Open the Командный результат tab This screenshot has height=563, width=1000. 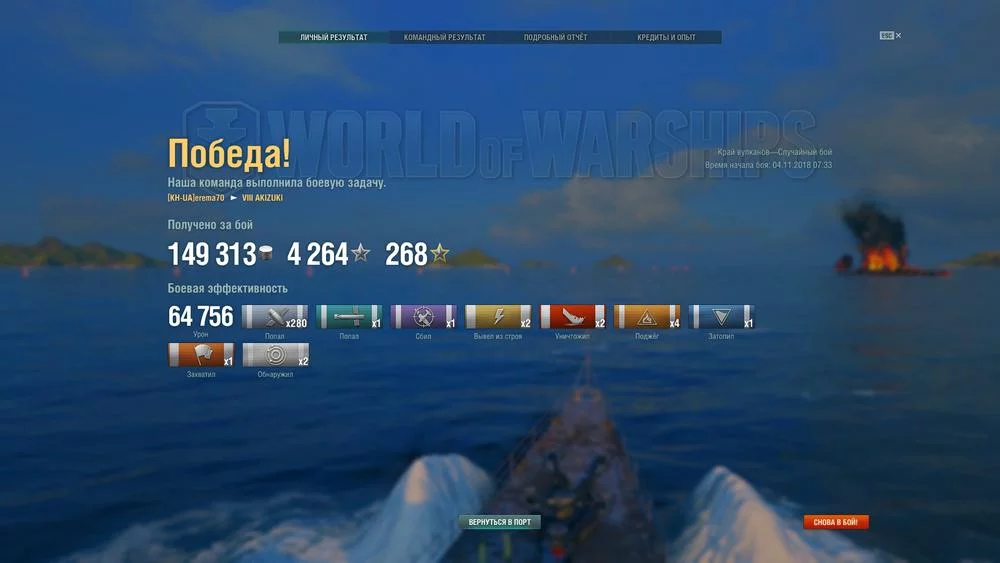tap(445, 38)
